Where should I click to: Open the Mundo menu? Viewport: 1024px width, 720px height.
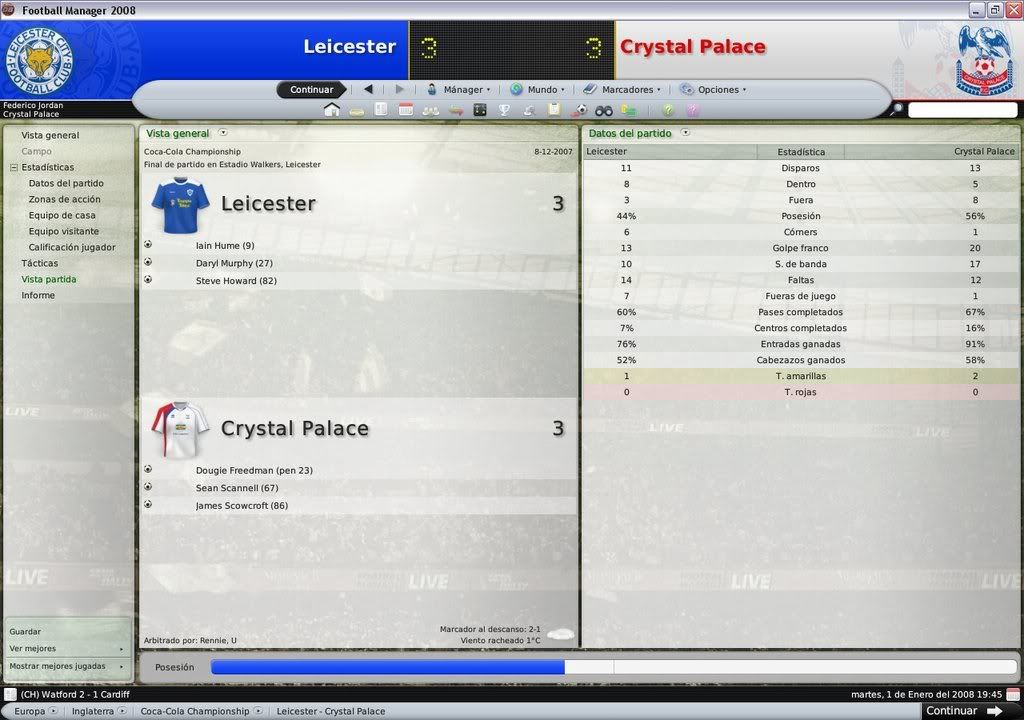tap(538, 89)
